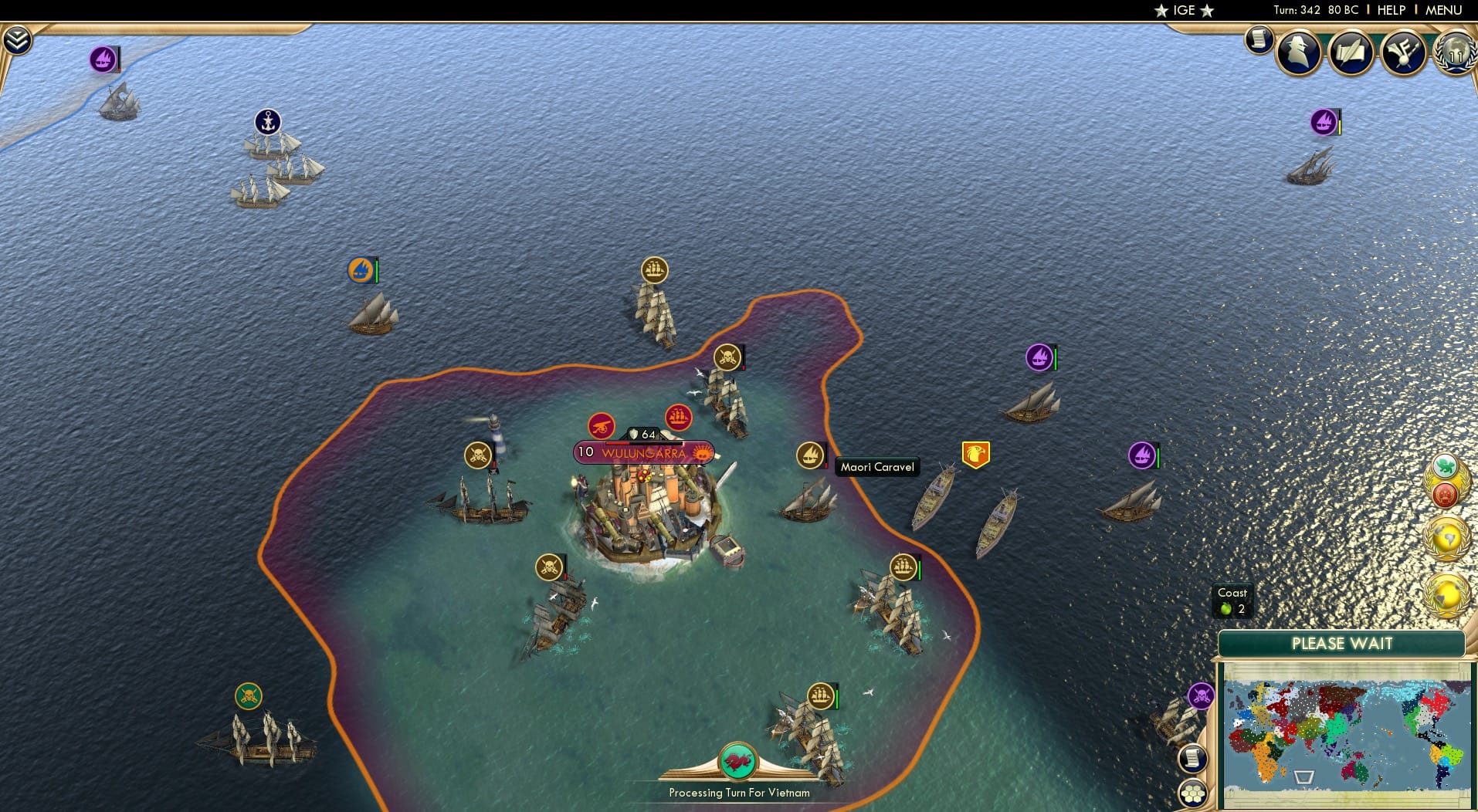Open the World Congress globe showing 11

point(1455,54)
